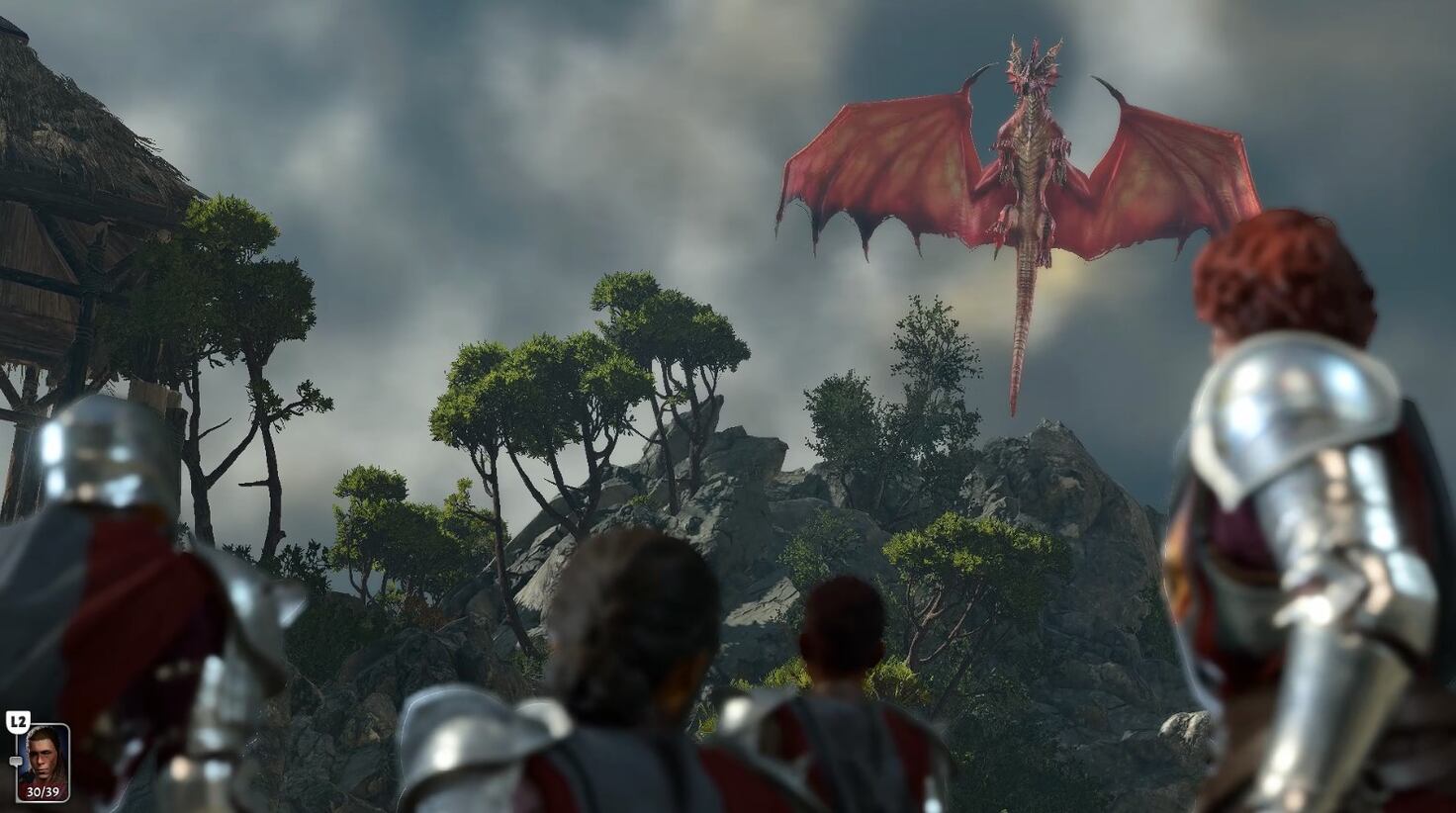This screenshot has height=813, width=1456.
Task: Click the dragon's horned head
Action: point(1034,64)
